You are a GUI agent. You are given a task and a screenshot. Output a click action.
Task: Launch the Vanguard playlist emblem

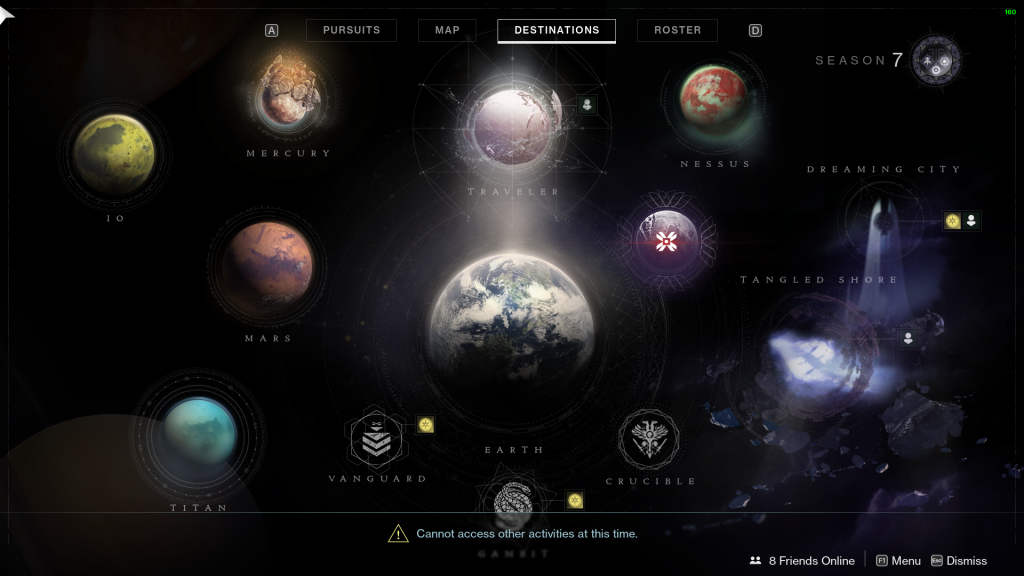pos(377,441)
